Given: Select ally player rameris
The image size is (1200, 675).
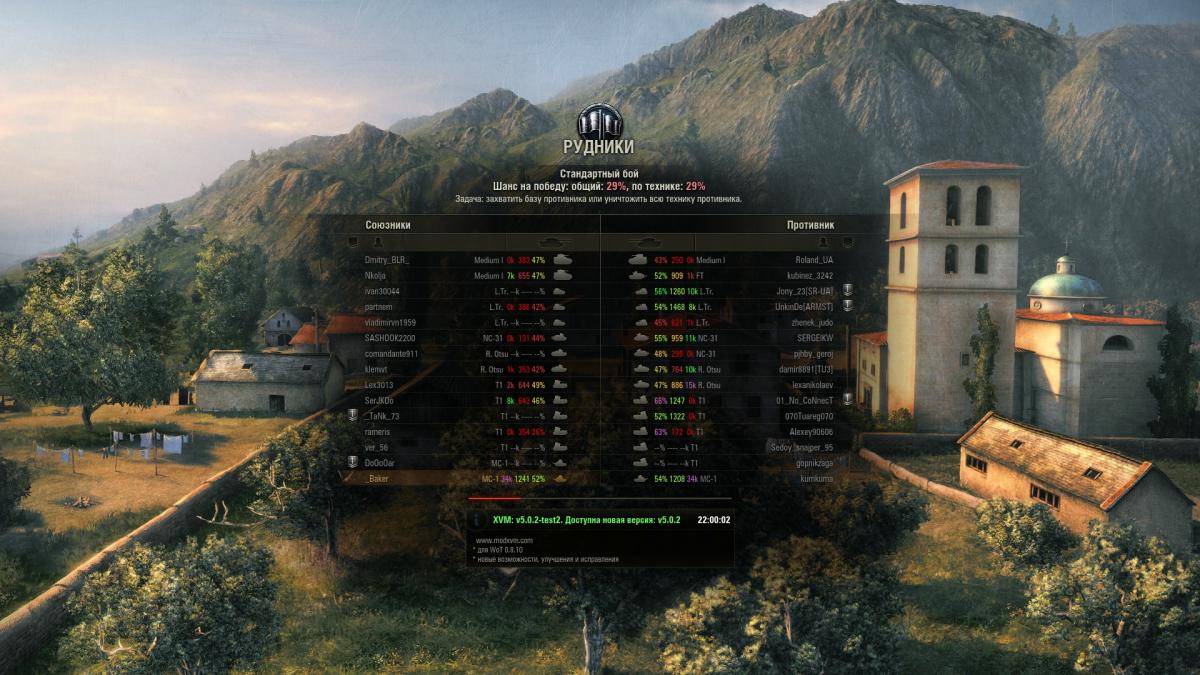Looking at the screenshot, I should click(378, 432).
